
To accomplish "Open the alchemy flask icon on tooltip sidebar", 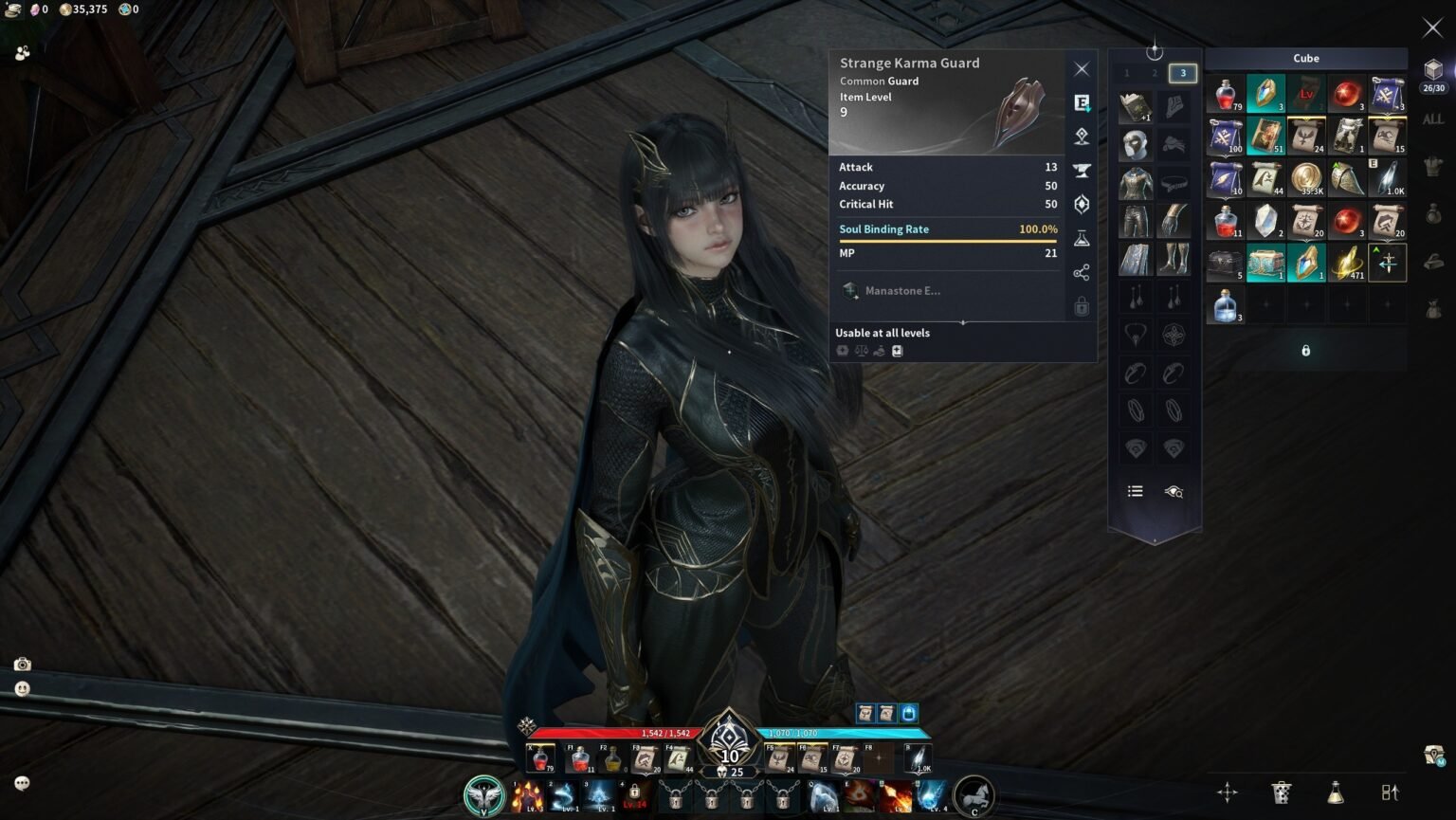I will (1082, 239).
